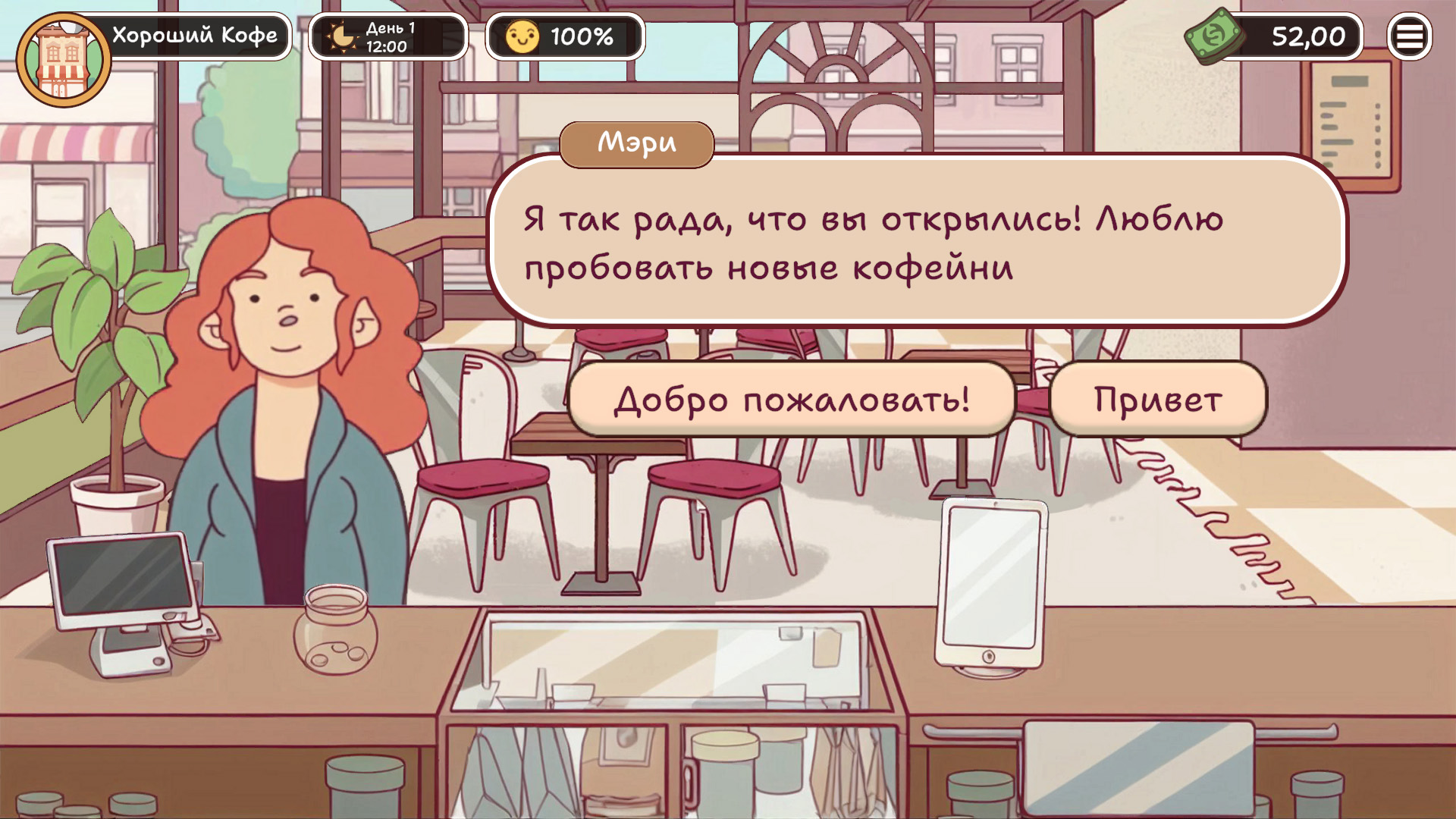Click the moon icon next to День 1
The width and height of the screenshot is (1456, 819).
(340, 36)
